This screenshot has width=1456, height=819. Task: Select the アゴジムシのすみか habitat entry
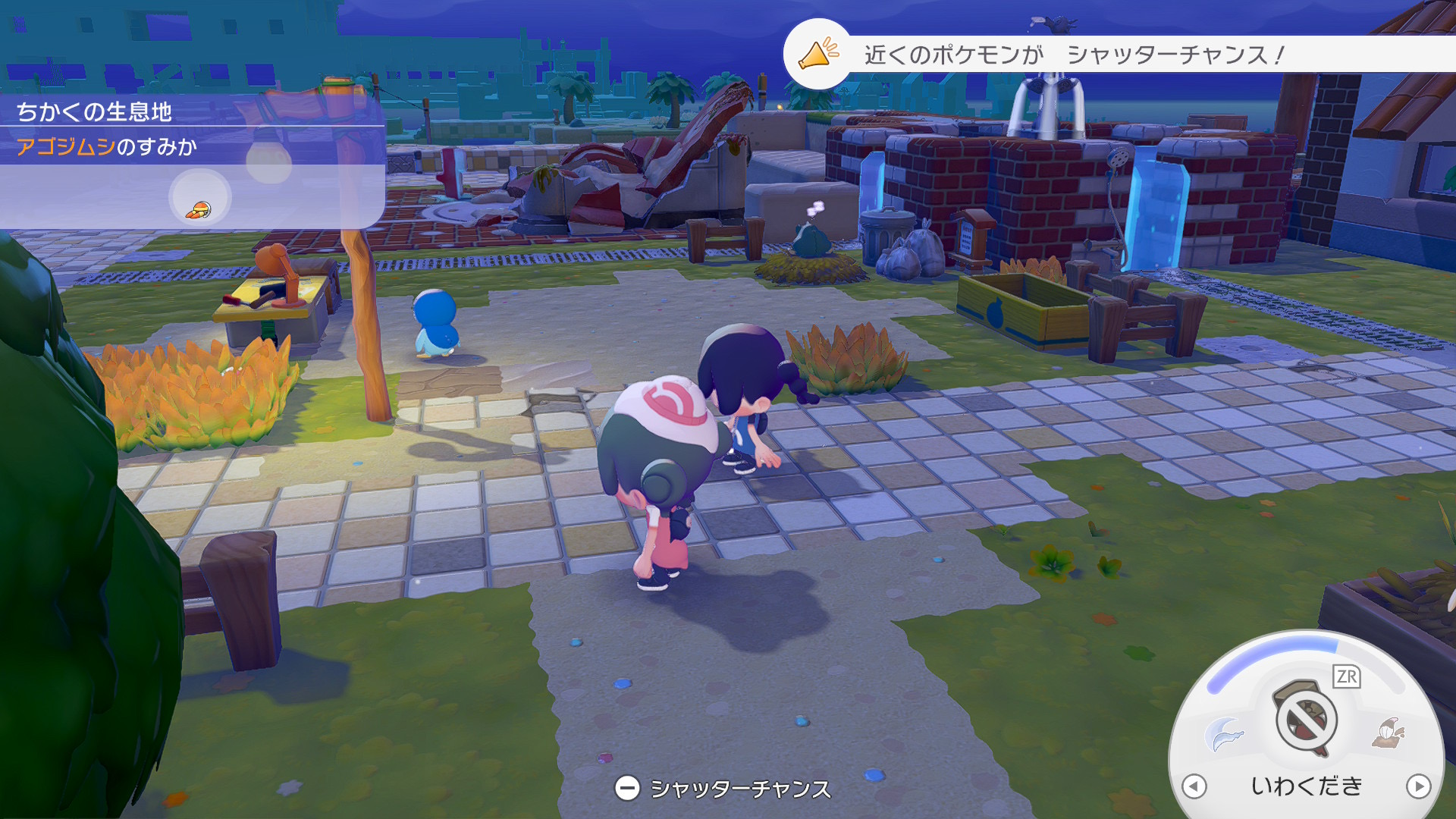click(107, 146)
